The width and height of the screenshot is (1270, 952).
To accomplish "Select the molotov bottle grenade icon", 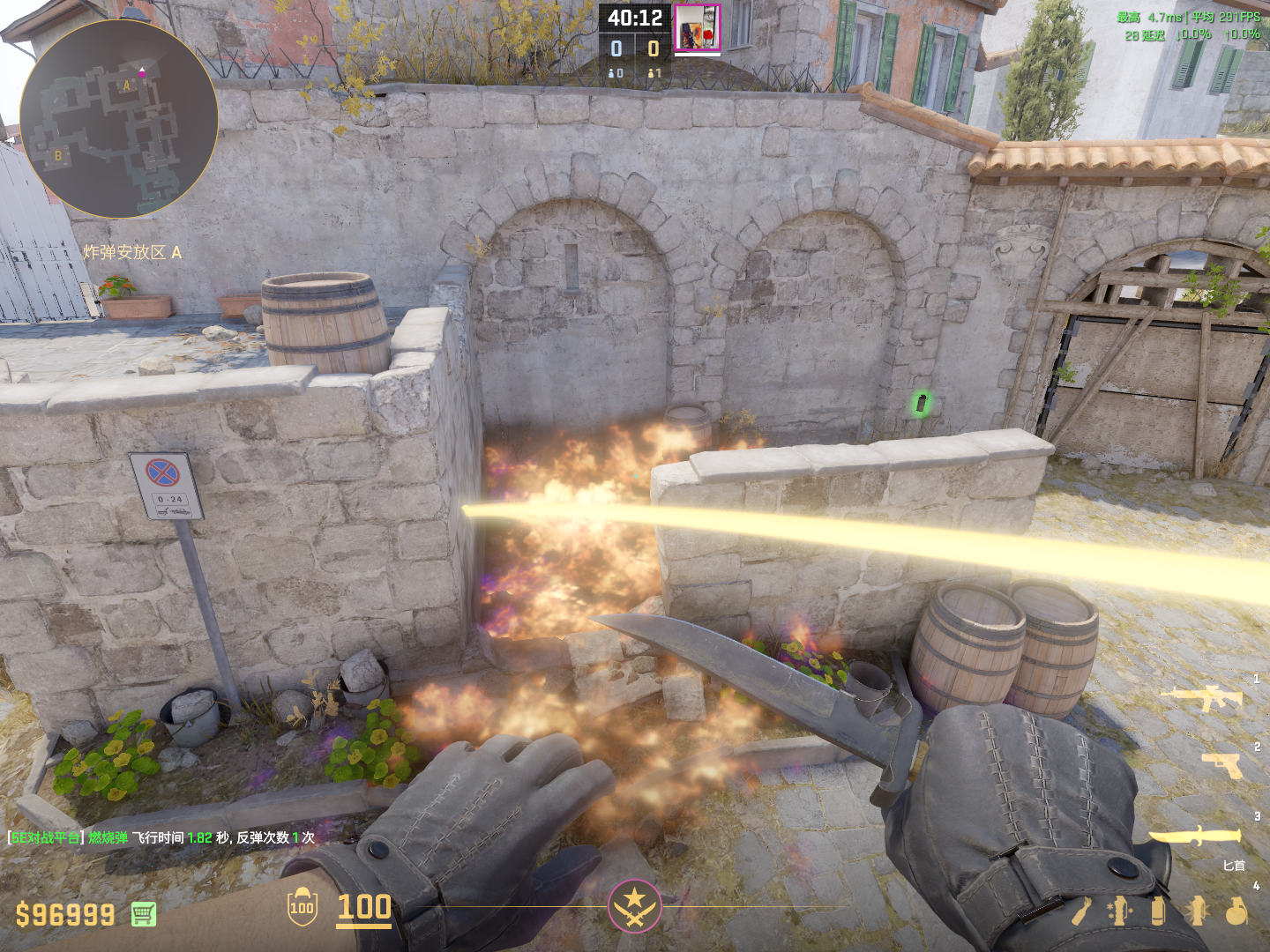I will click(x=1081, y=911).
